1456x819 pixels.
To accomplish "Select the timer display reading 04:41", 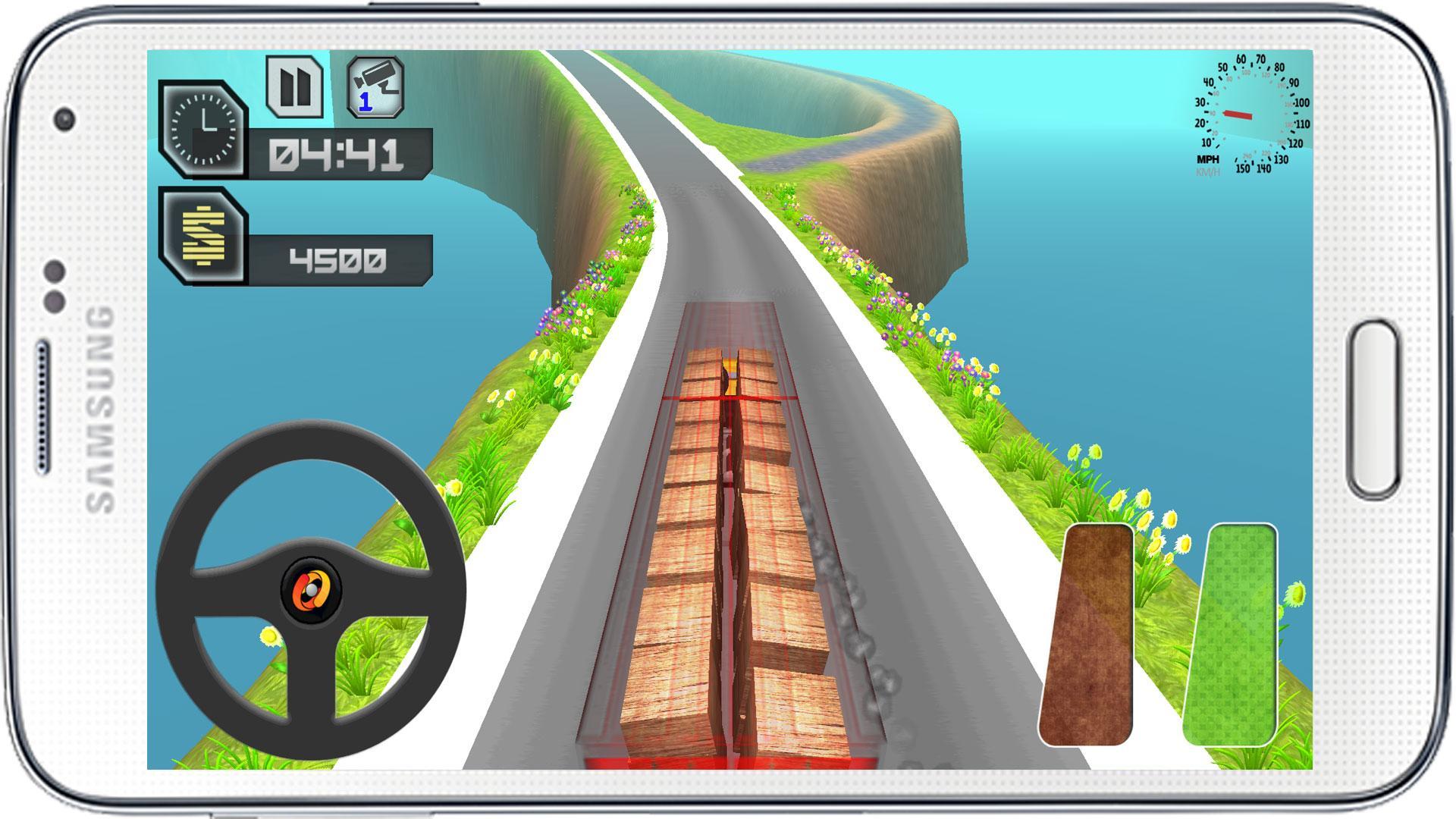I will click(337, 152).
